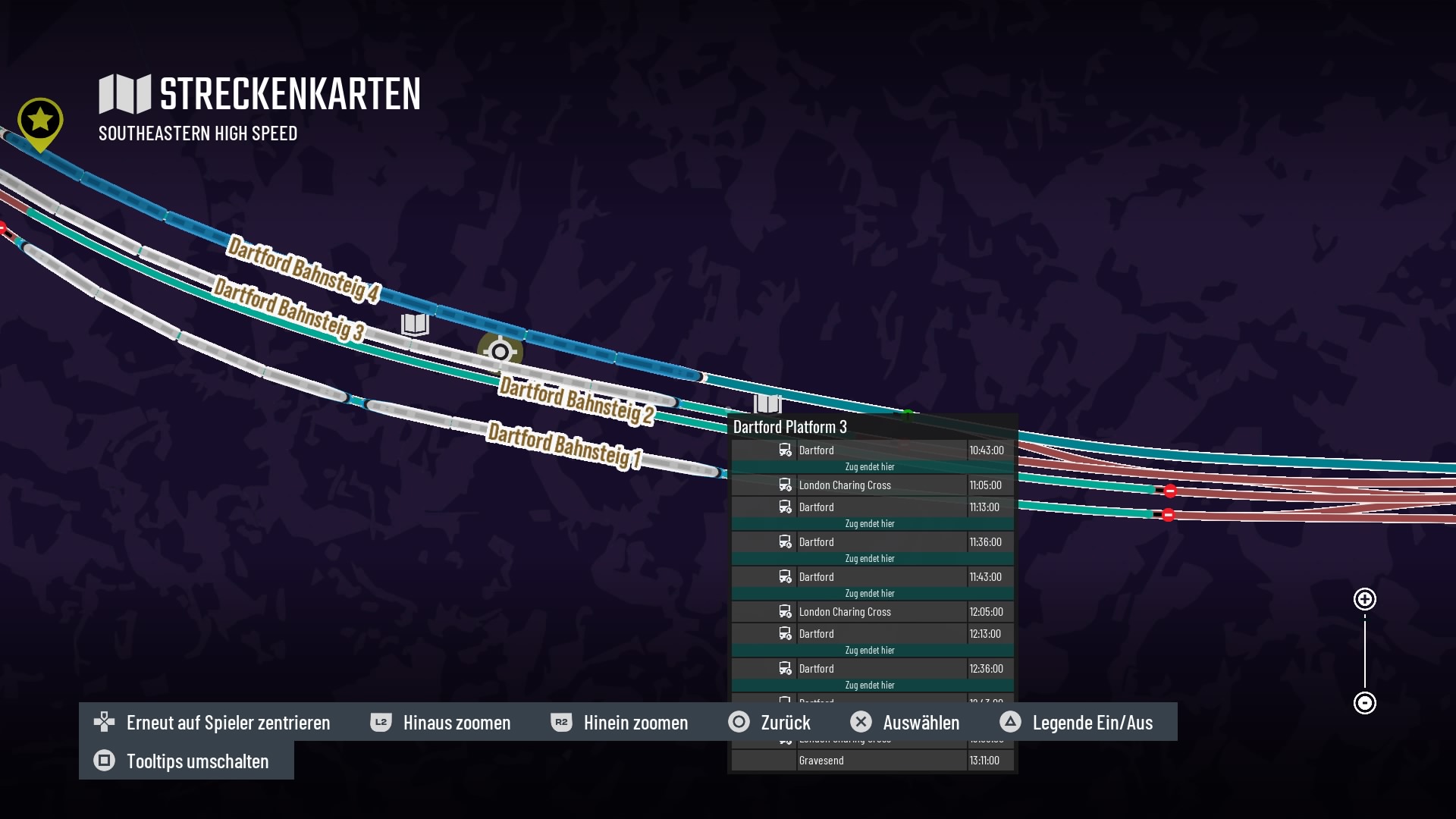Screen dimensions: 1456x819
Task: Choose the Dartford Bahnsteig 3 platform label
Action: tap(289, 309)
